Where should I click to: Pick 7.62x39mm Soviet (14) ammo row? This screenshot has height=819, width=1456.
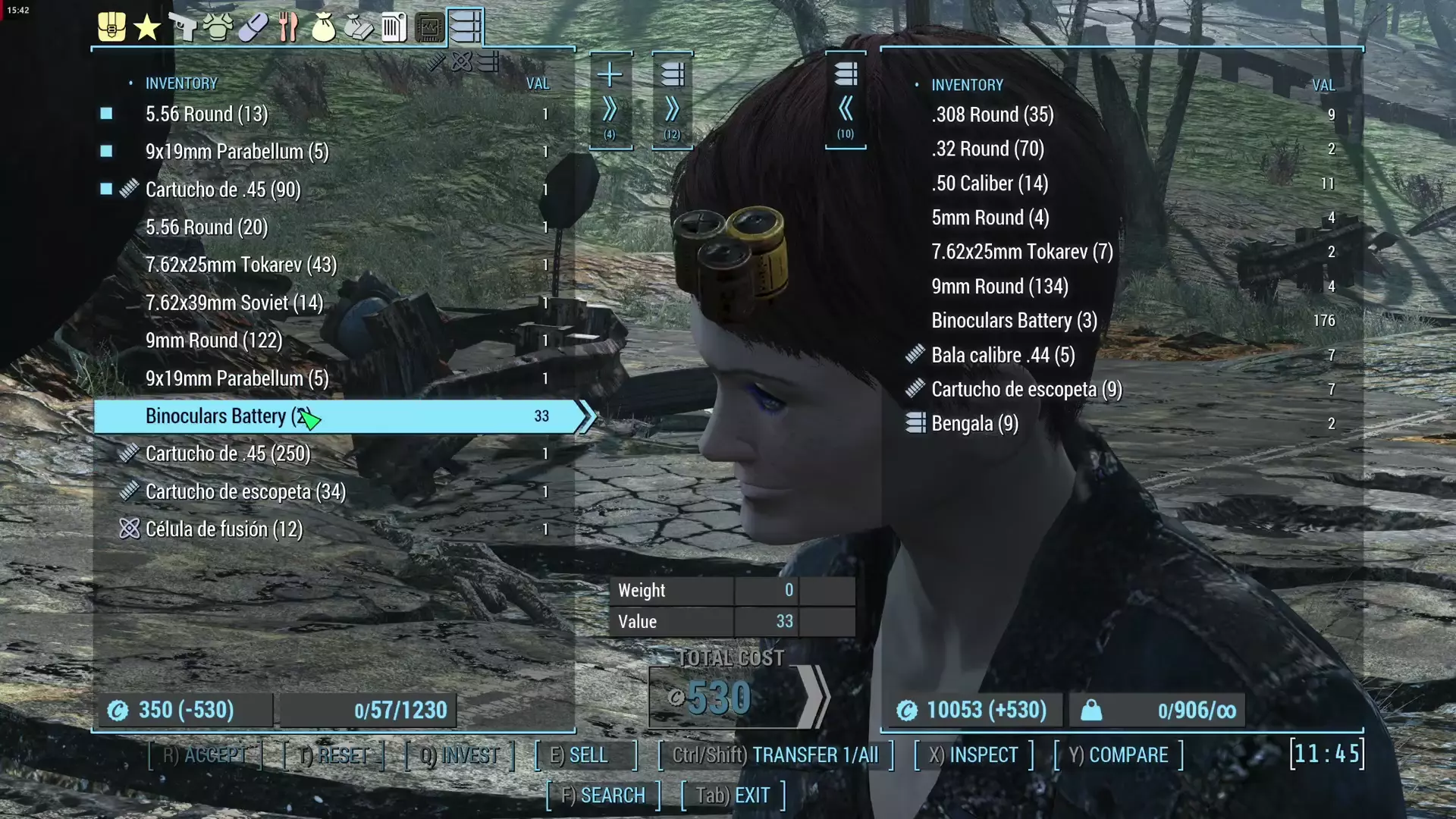[x=234, y=303]
